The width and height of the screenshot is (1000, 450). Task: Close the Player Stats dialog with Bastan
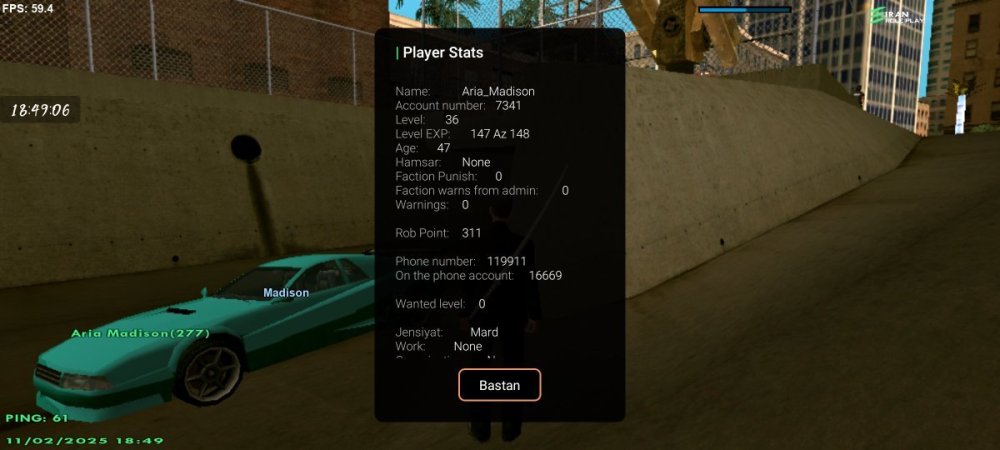499,385
